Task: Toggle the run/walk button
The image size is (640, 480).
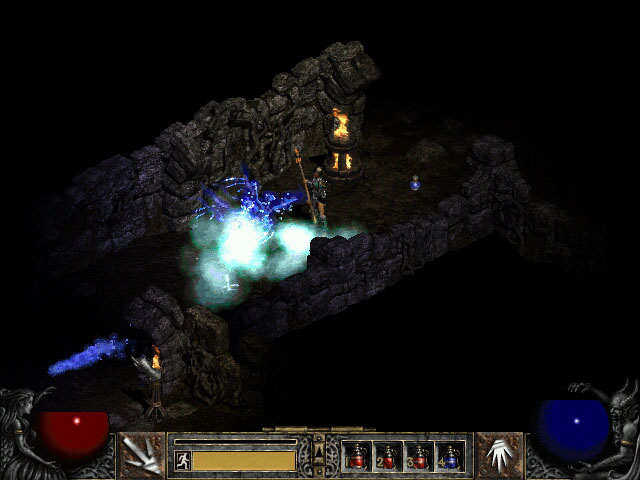Action: coord(182,460)
